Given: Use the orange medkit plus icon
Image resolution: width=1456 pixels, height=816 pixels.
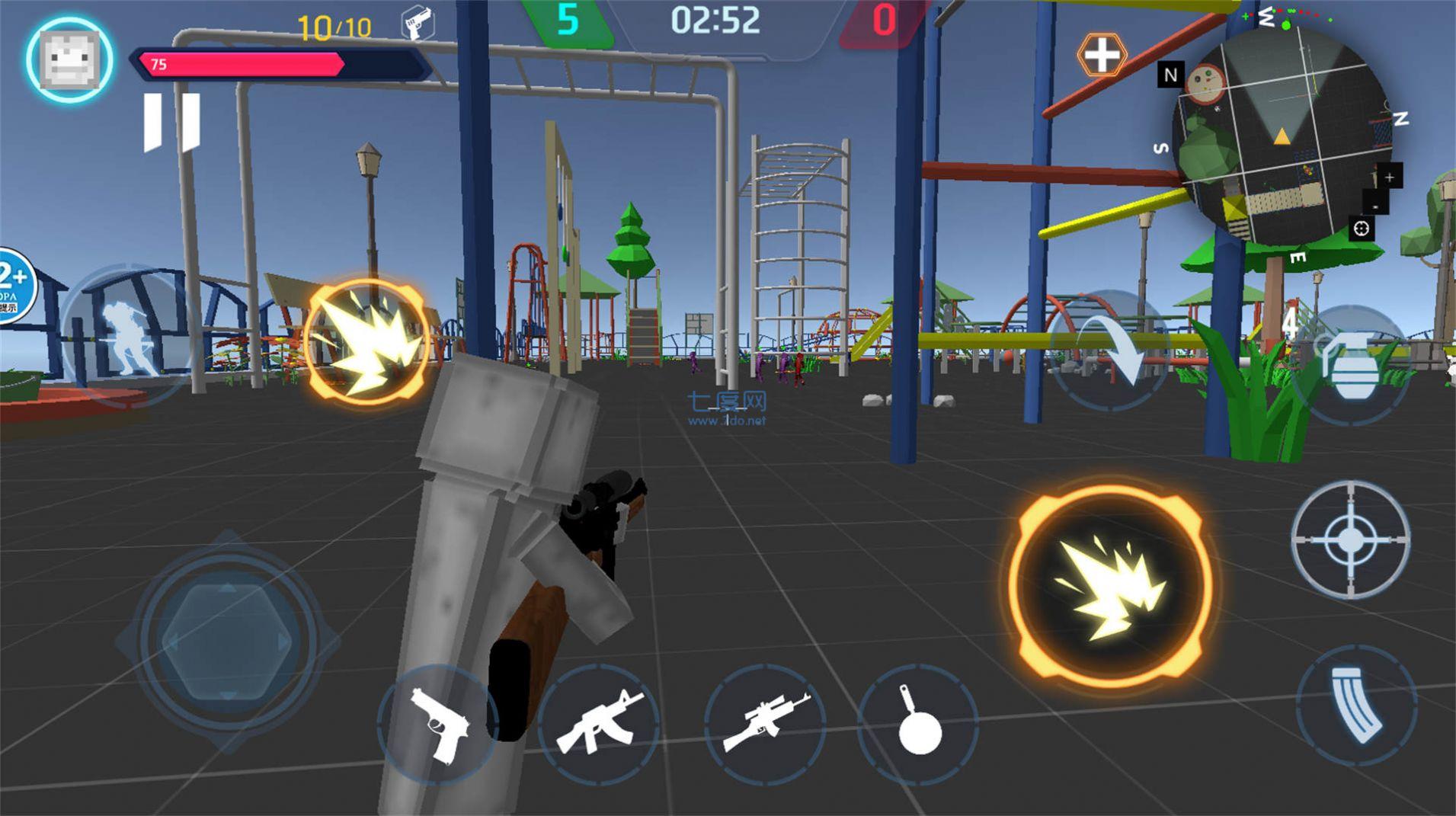Looking at the screenshot, I should pyautogui.click(x=1102, y=55).
